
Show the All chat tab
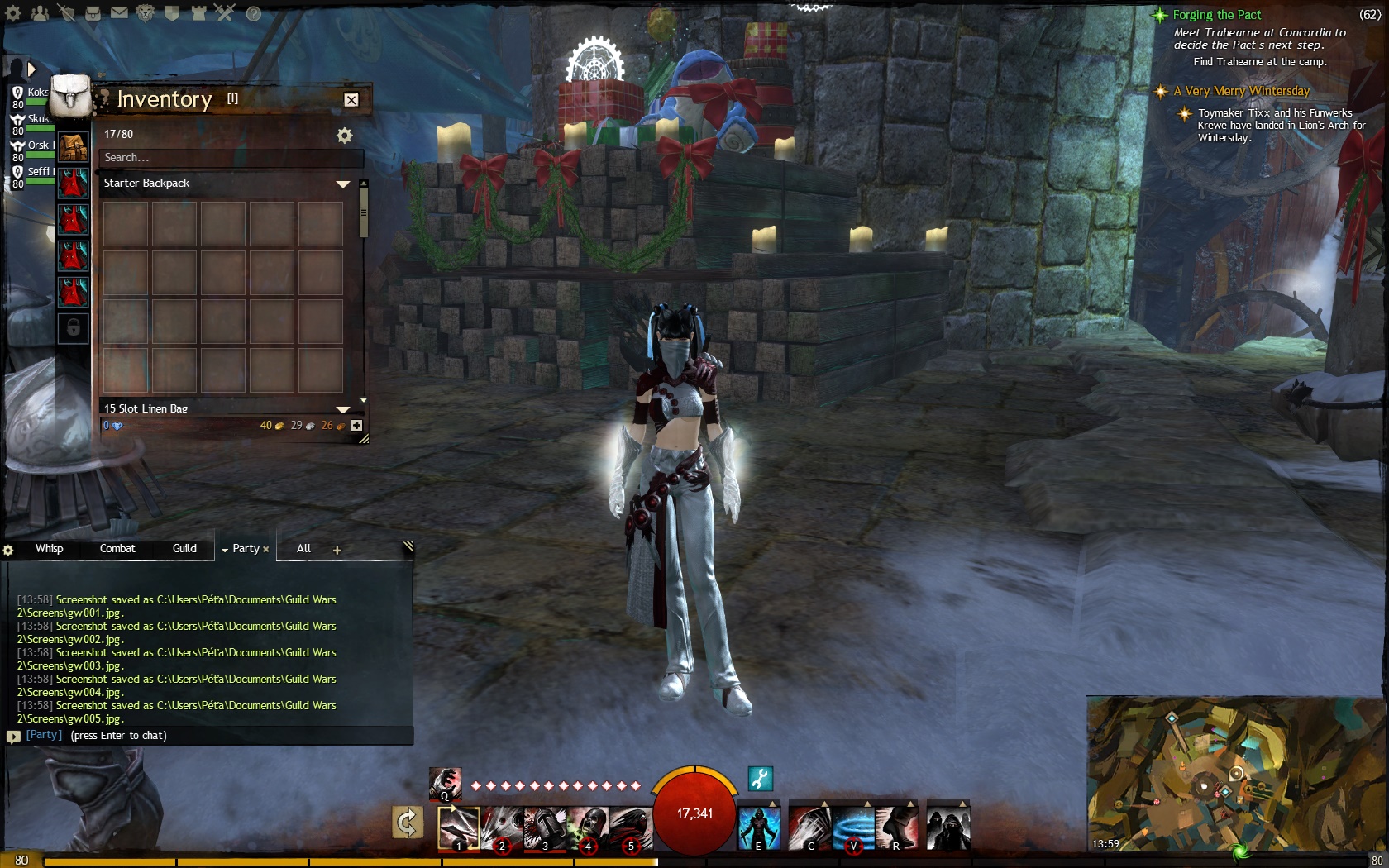click(303, 549)
